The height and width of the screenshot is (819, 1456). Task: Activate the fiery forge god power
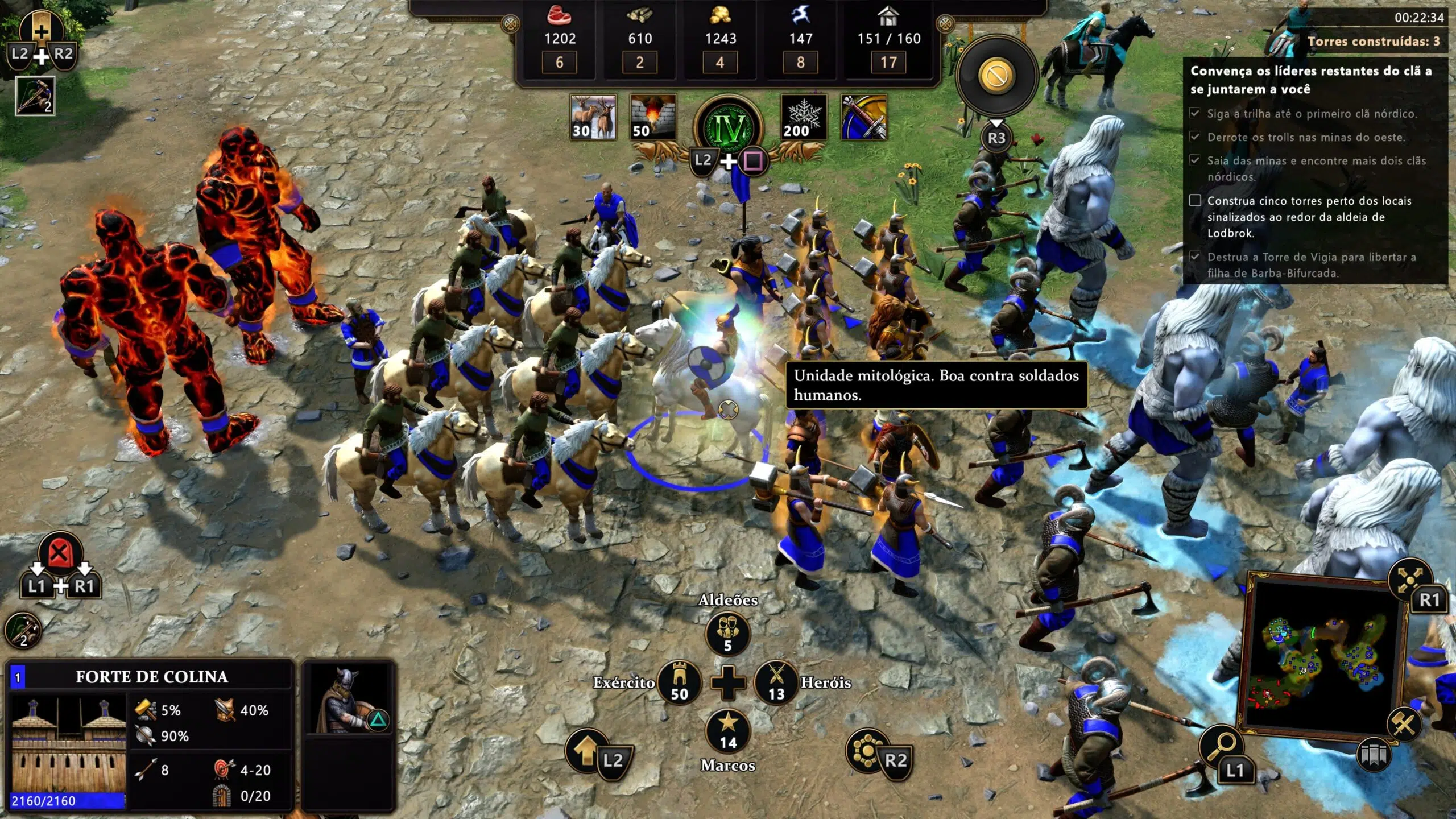point(653,117)
